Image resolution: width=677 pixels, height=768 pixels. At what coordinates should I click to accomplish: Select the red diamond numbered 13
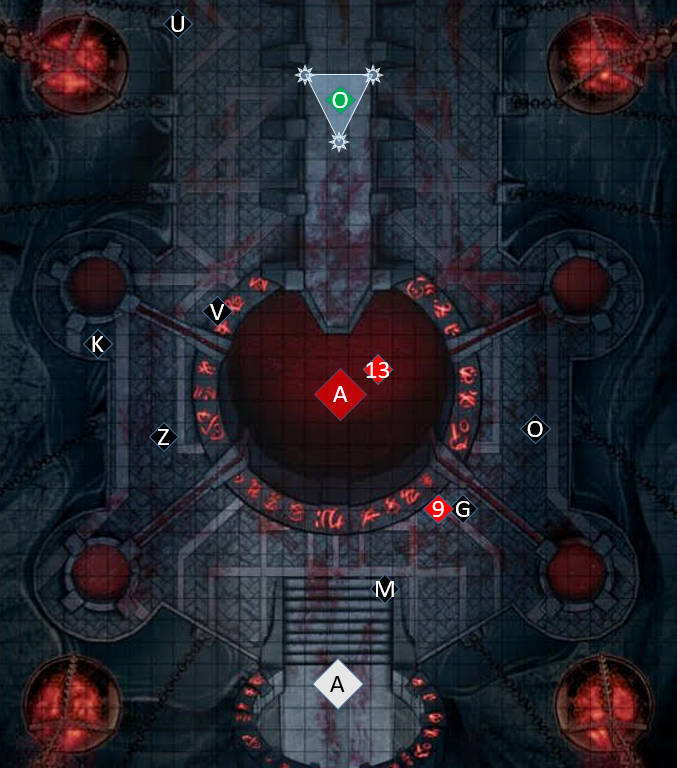tap(377, 371)
